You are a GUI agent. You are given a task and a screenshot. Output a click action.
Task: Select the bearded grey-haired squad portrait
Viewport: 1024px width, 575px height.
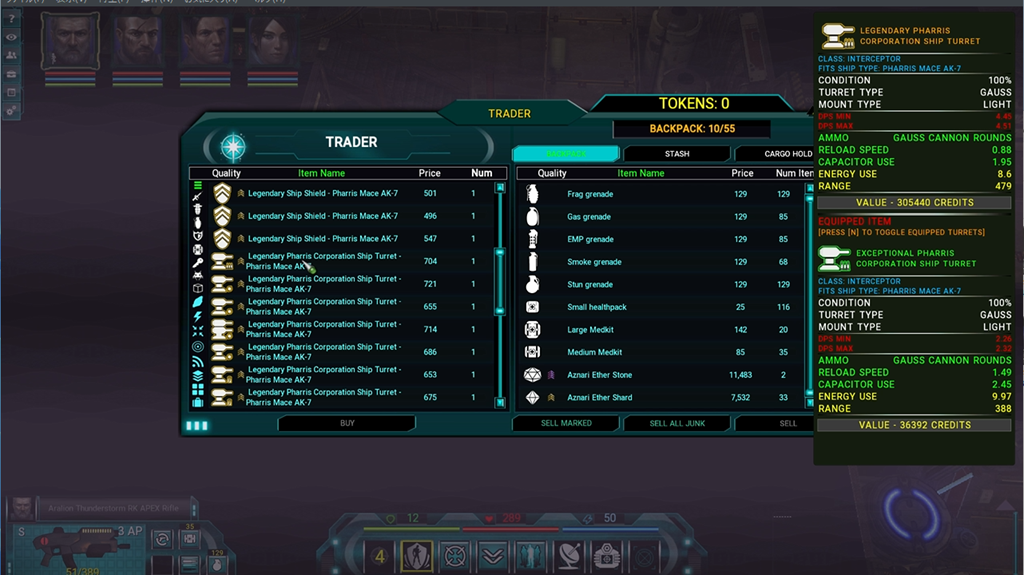[71, 42]
